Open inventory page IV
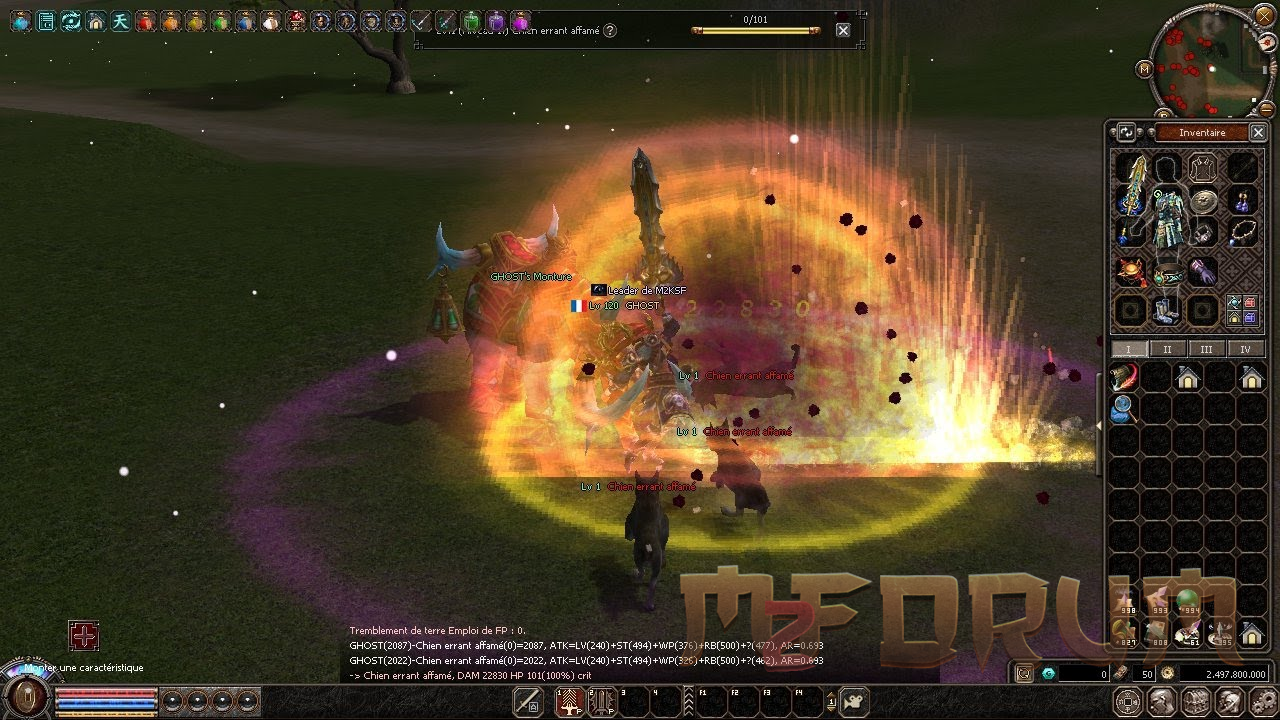This screenshot has height=720, width=1280. (1245, 349)
